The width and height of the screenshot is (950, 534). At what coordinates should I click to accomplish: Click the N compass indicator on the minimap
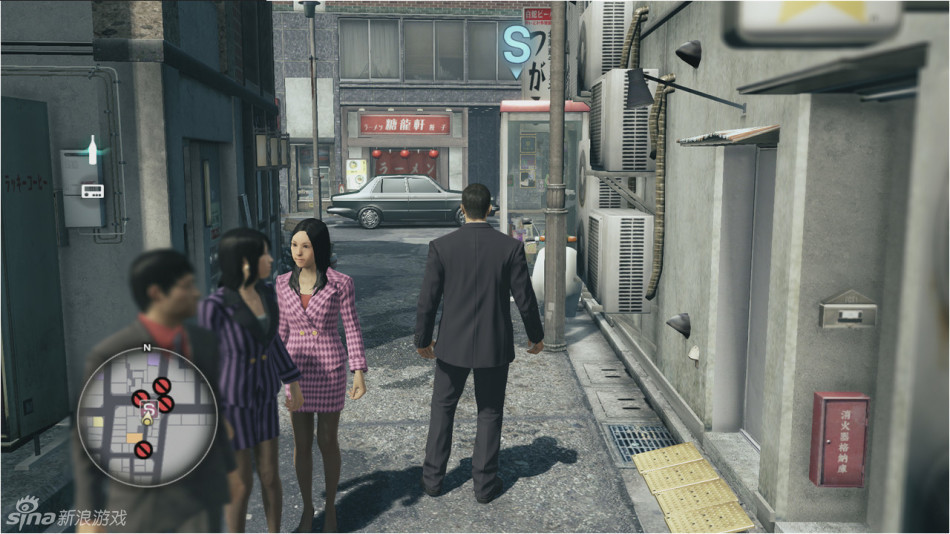(147, 348)
